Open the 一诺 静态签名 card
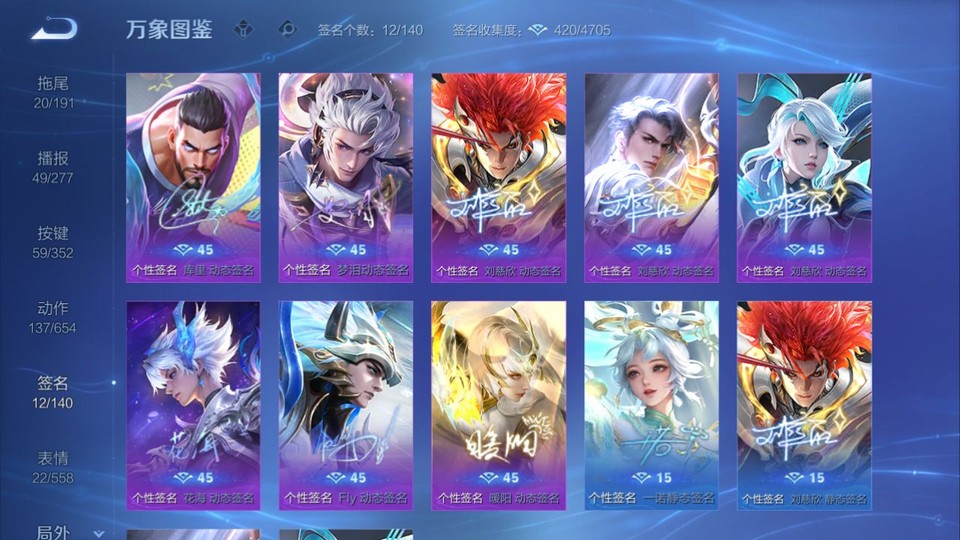960x540 pixels. (652, 405)
